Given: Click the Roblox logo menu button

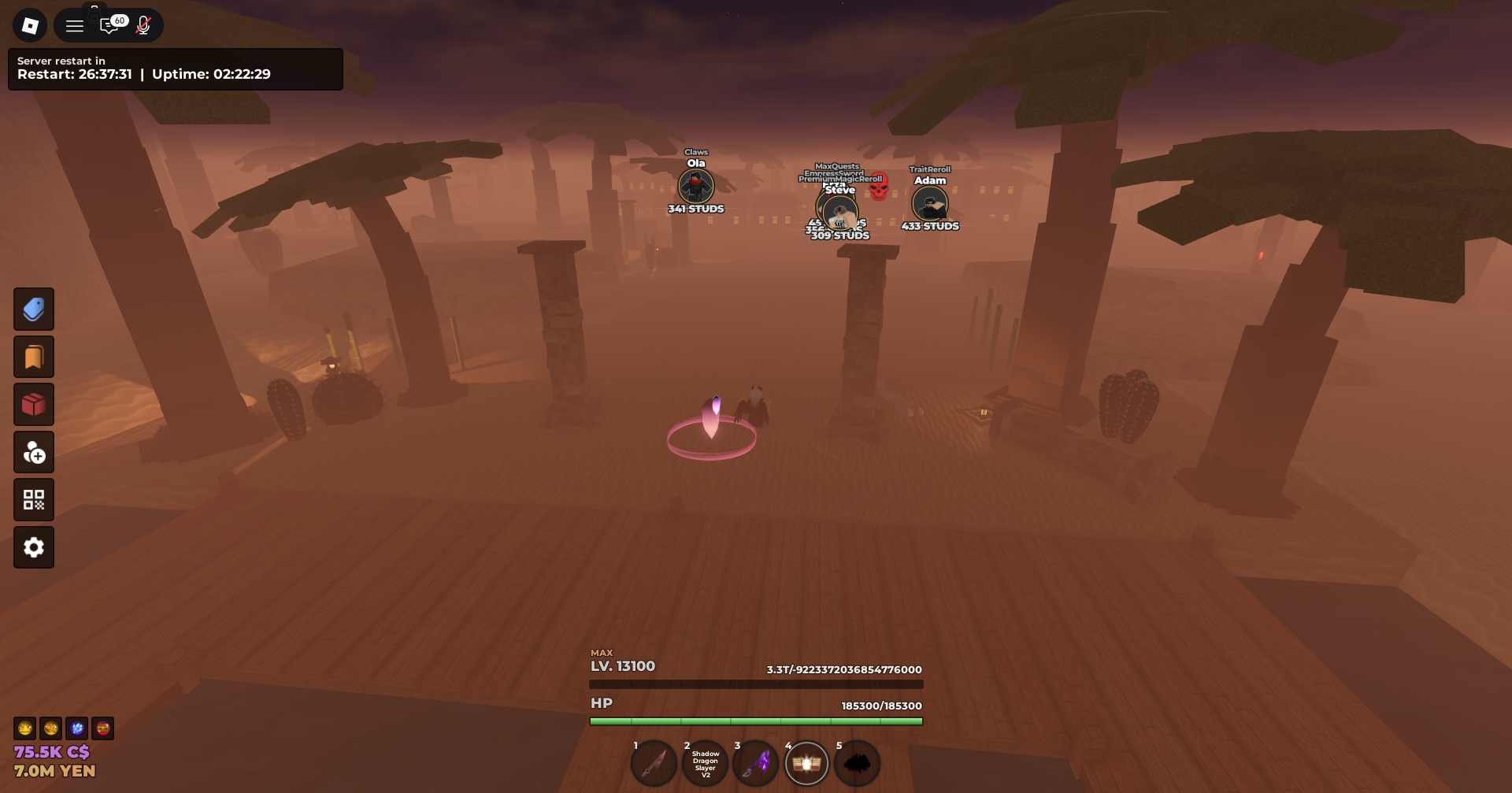Looking at the screenshot, I should (x=29, y=24).
